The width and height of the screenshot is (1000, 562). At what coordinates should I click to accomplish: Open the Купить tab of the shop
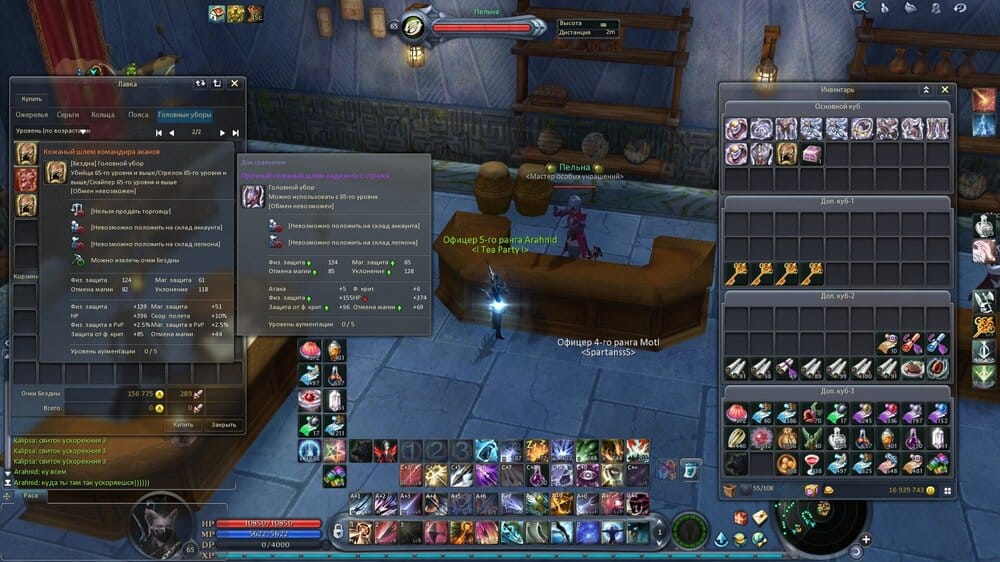pyautogui.click(x=33, y=99)
